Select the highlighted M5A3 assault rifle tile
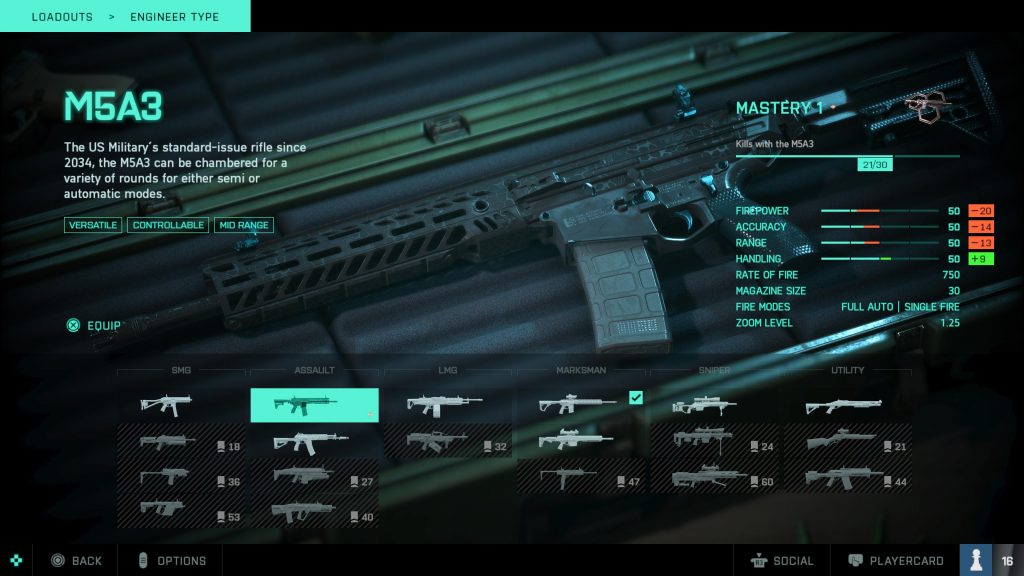 click(x=314, y=405)
